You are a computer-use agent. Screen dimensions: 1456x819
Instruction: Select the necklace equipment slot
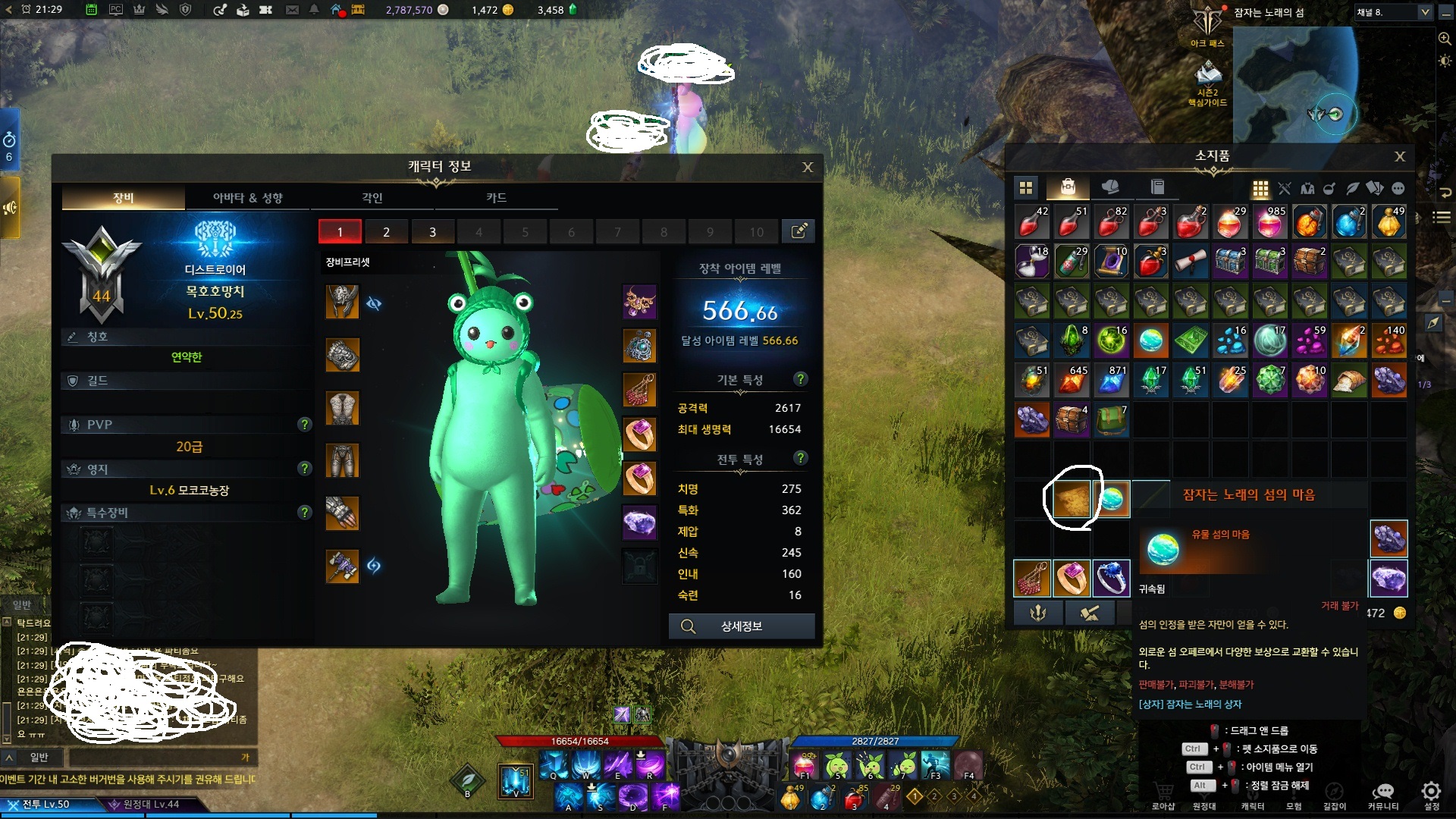pyautogui.click(x=639, y=302)
